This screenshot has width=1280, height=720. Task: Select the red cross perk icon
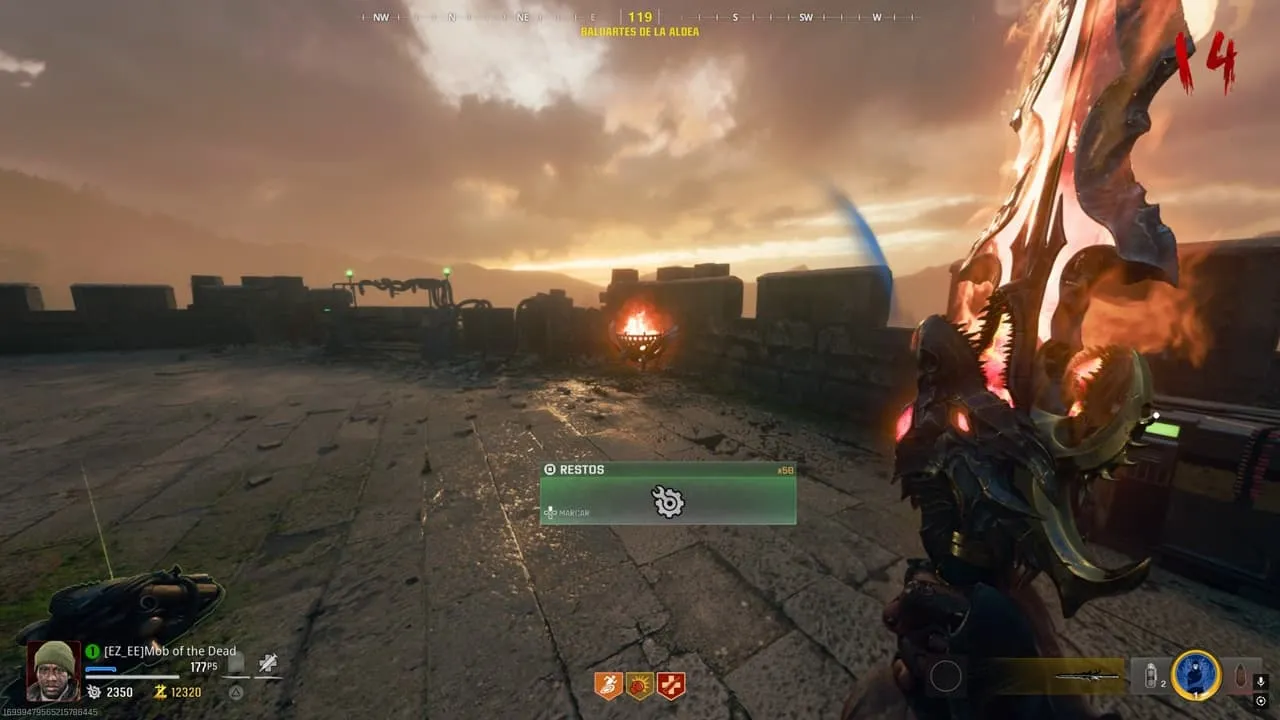[x=671, y=685]
